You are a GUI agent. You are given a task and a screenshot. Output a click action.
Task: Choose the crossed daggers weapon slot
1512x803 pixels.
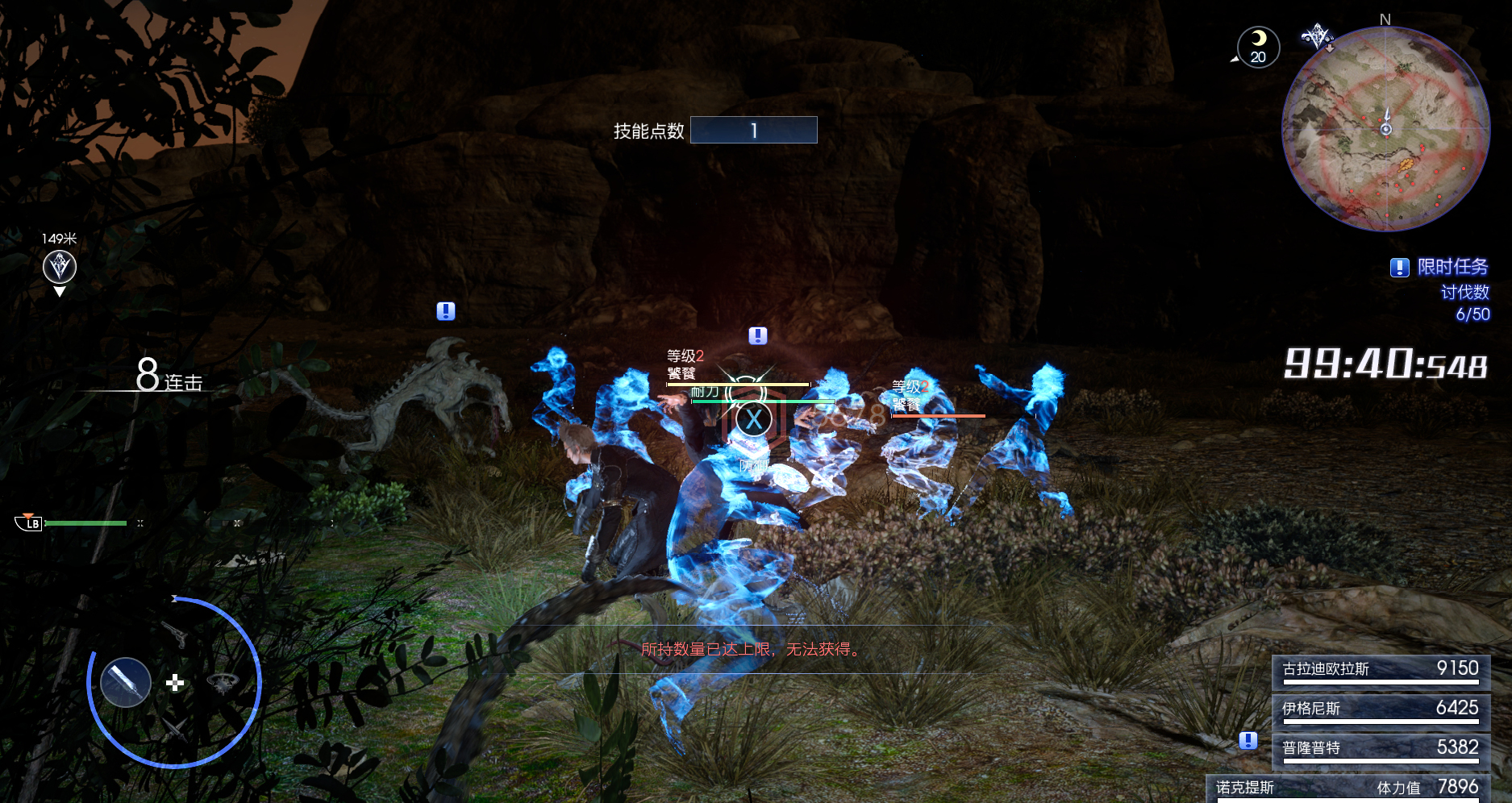point(174,730)
